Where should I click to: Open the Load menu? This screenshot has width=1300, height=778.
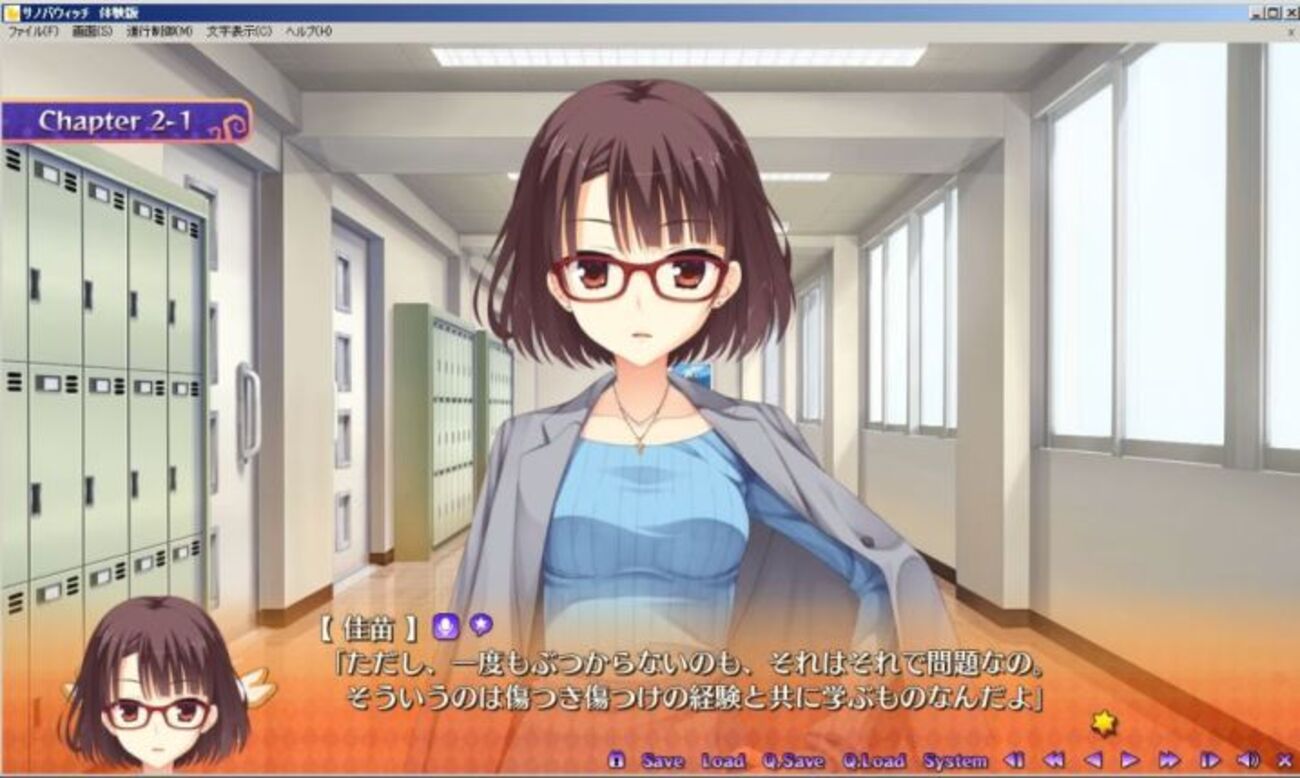(x=722, y=761)
